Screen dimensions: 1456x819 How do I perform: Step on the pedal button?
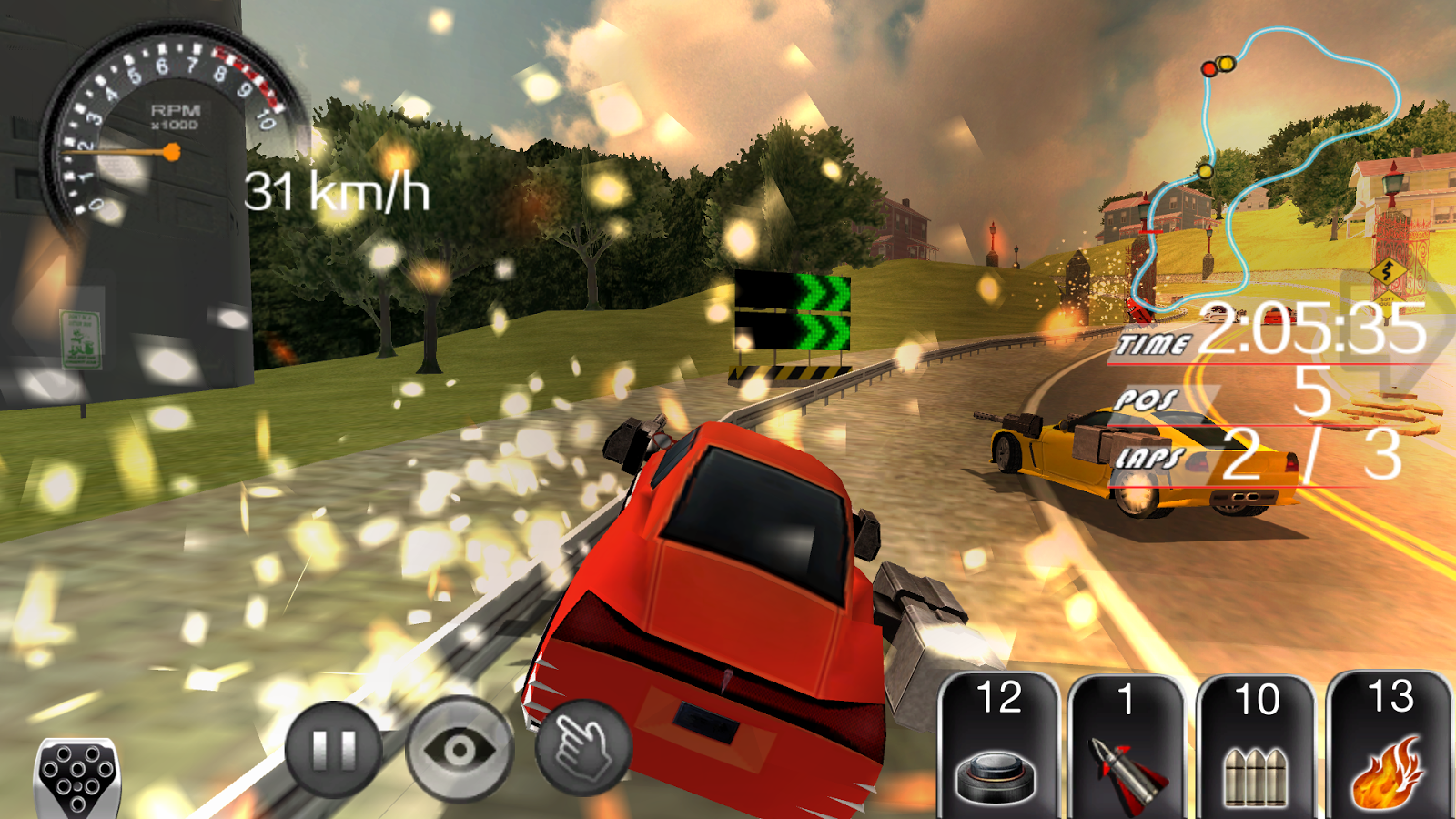tap(77, 778)
